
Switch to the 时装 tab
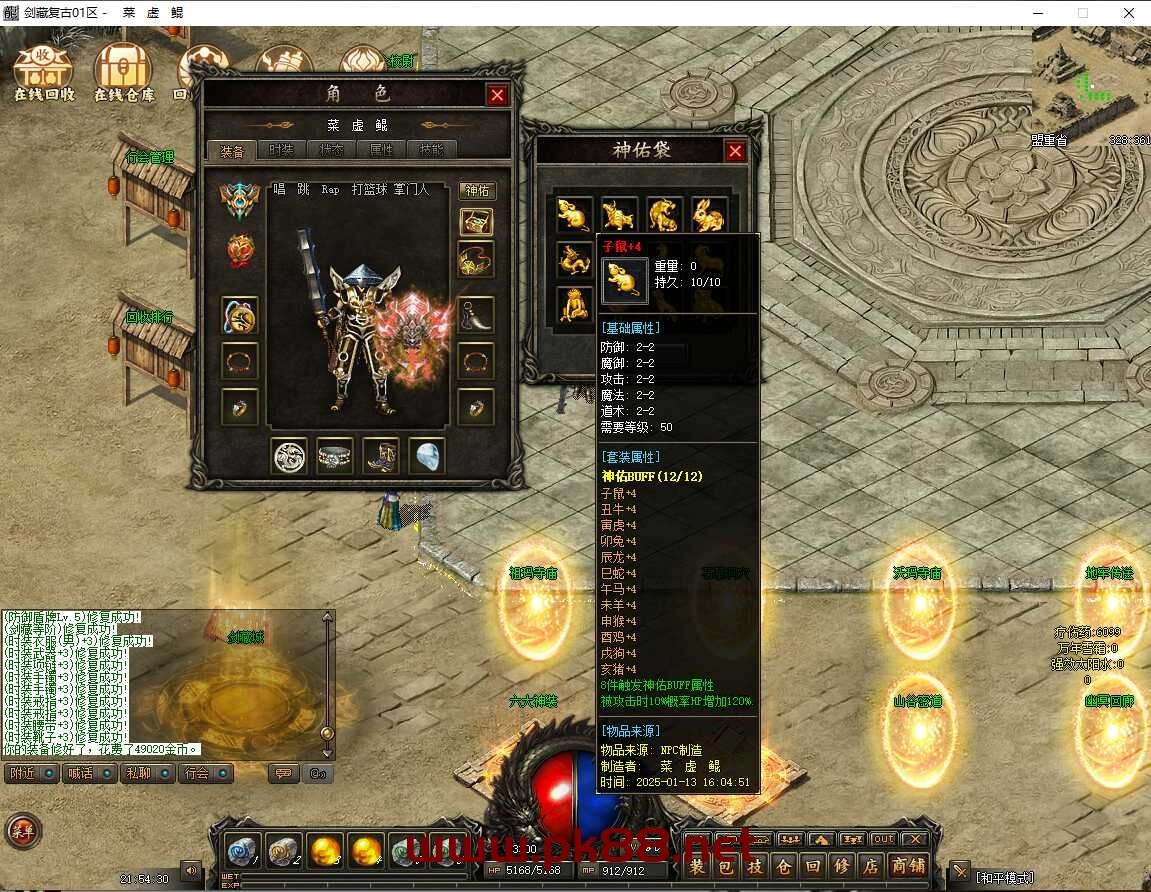[x=282, y=151]
